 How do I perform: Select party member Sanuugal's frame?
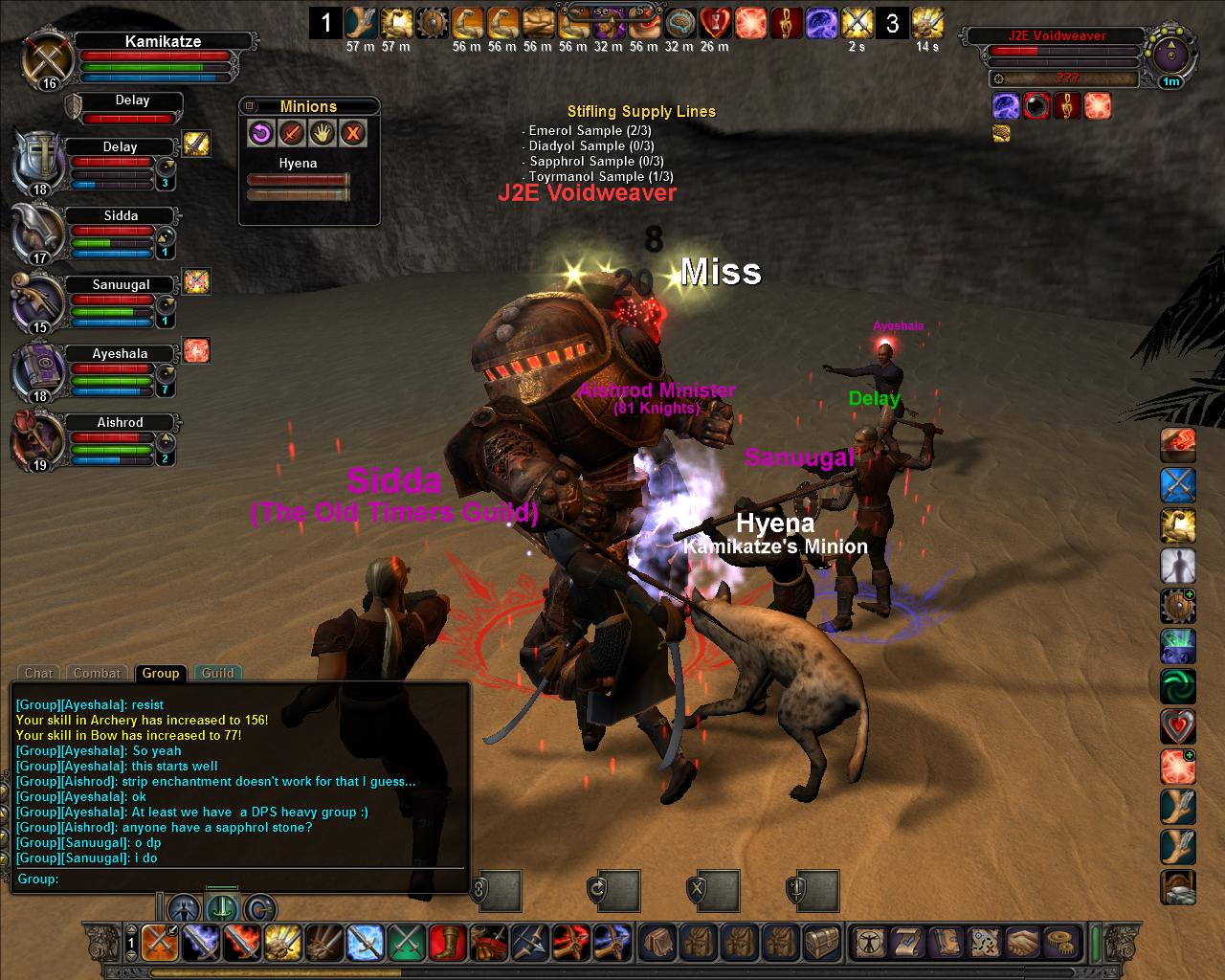tap(120, 285)
